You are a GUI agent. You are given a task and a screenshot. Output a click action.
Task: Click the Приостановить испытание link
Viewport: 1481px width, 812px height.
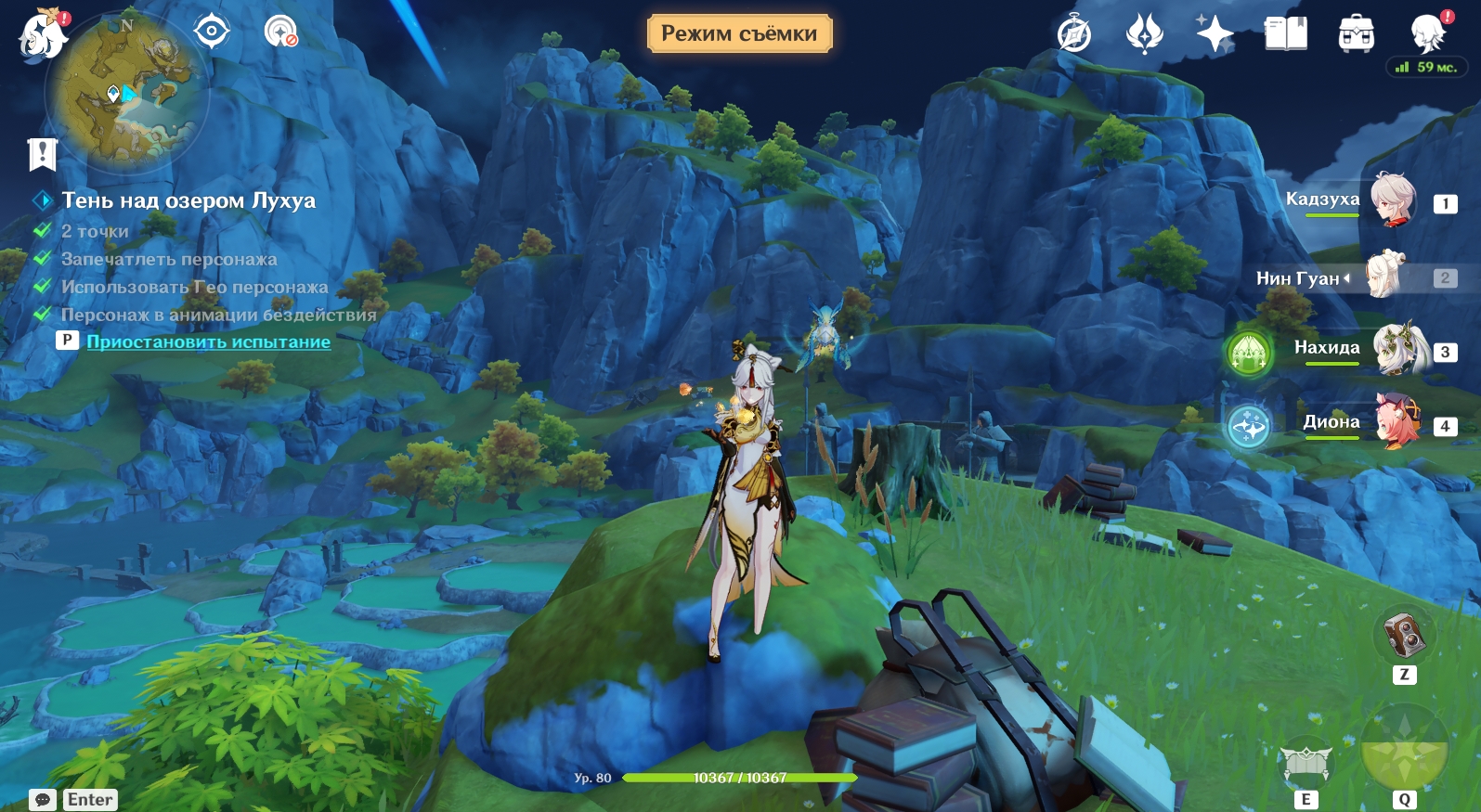(x=208, y=342)
